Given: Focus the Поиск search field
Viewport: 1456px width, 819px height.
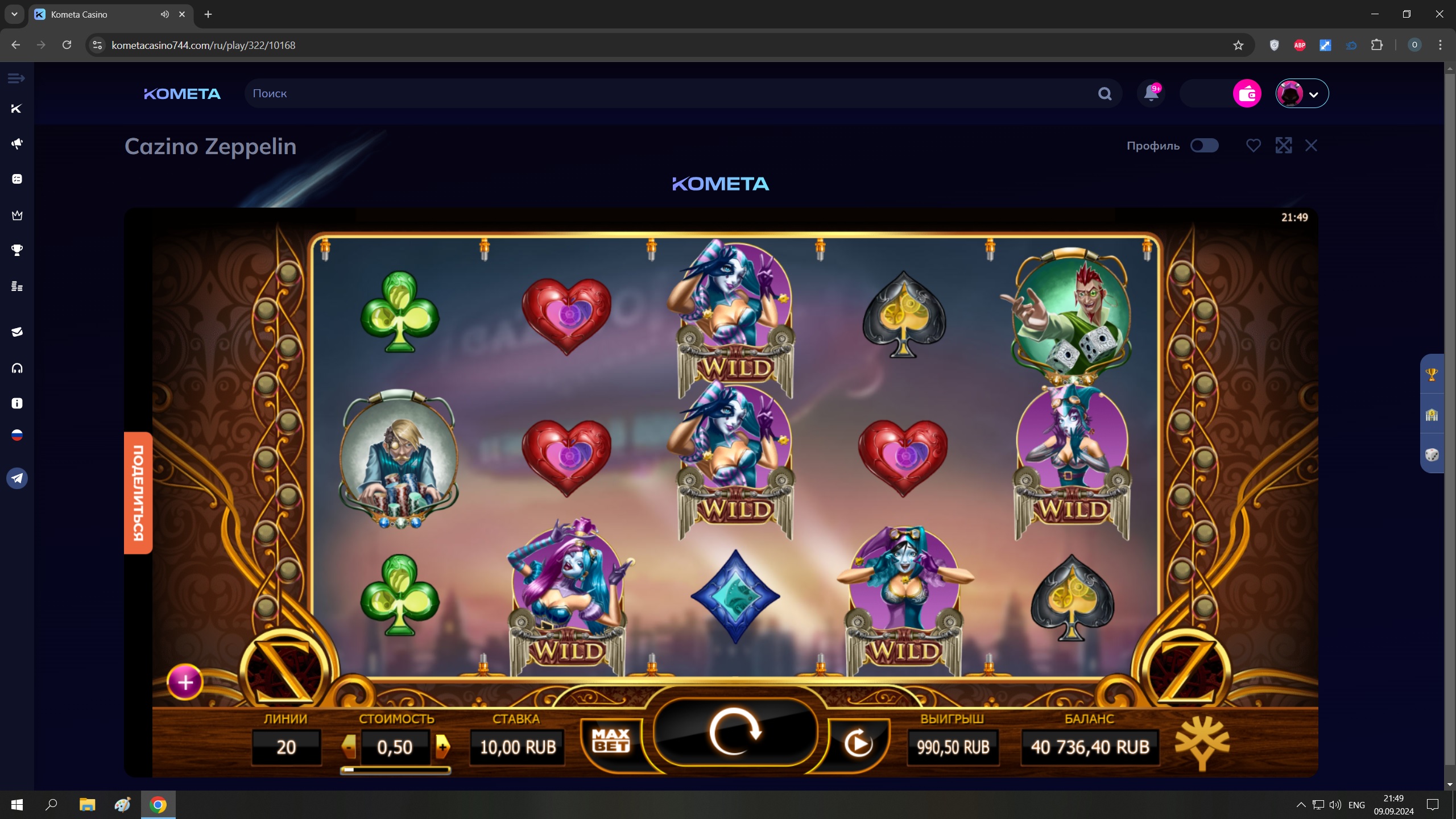Looking at the screenshot, I should pyautogui.click(x=671, y=93).
